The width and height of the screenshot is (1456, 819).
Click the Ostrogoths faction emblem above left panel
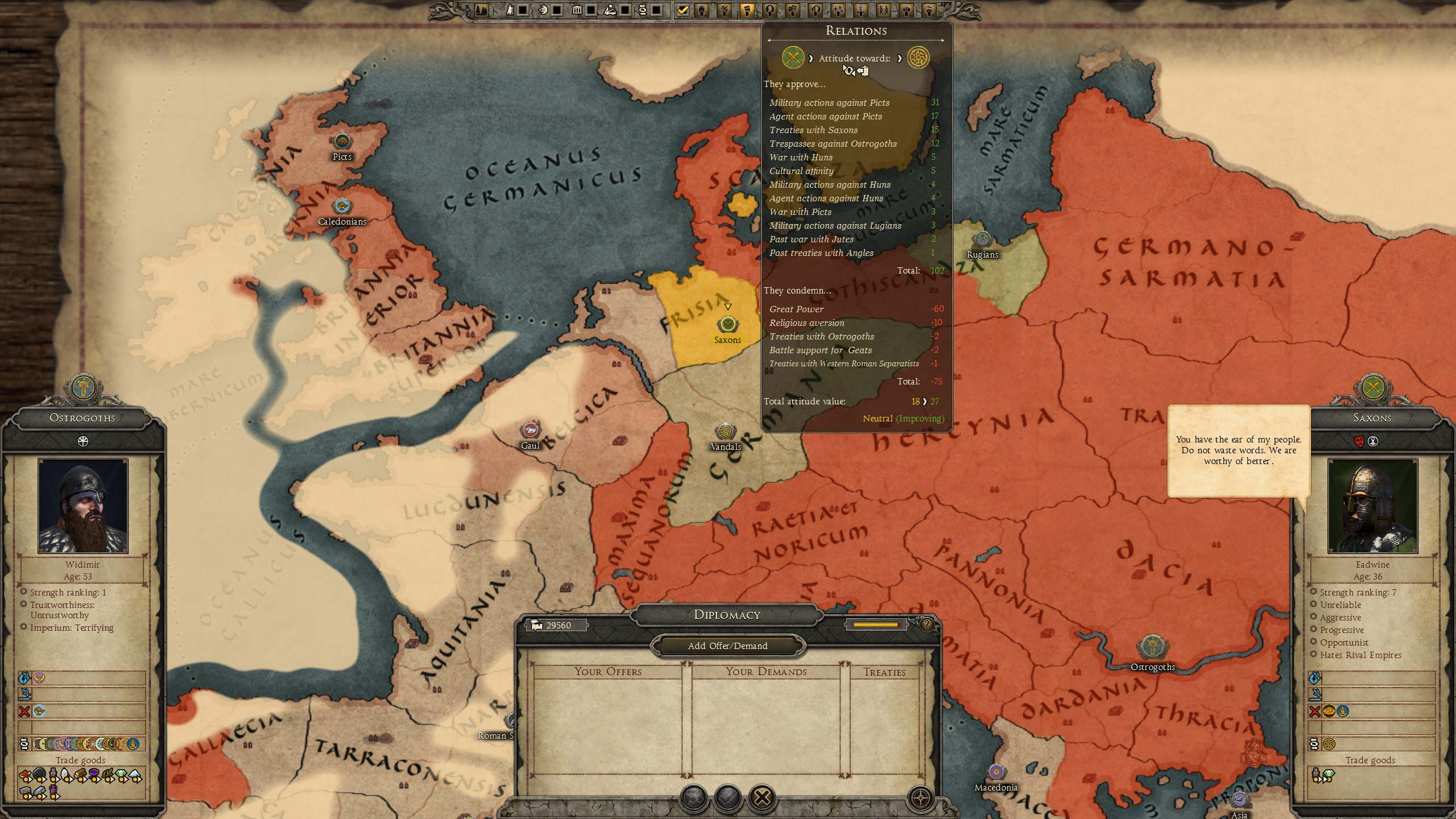tap(83, 388)
